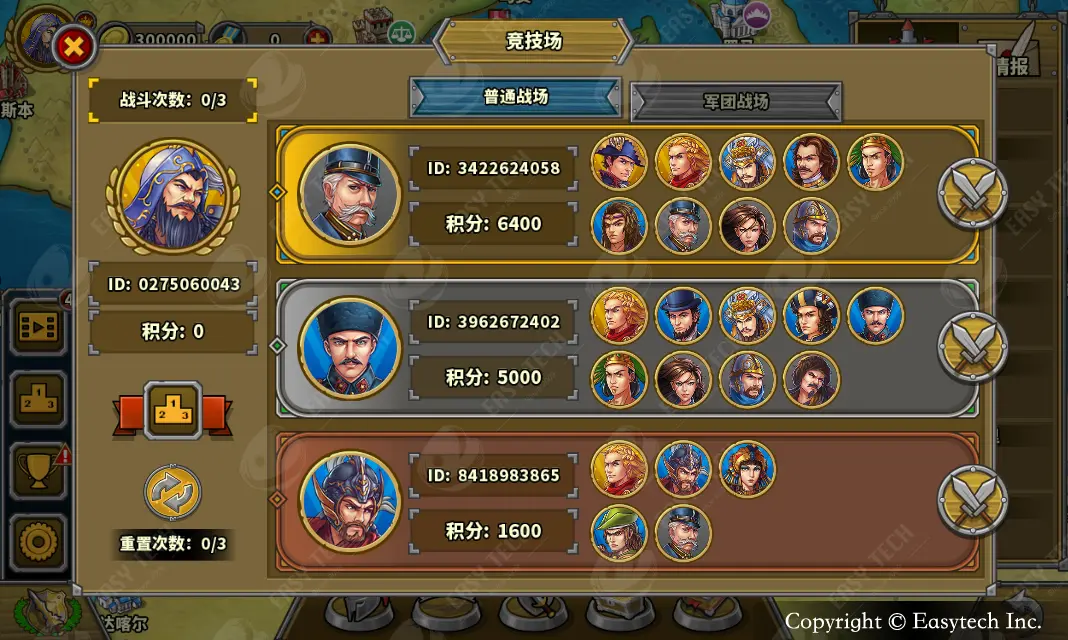Attack the opponent with 1600 points
Screen dimensions: 1068x640
(x=971, y=499)
